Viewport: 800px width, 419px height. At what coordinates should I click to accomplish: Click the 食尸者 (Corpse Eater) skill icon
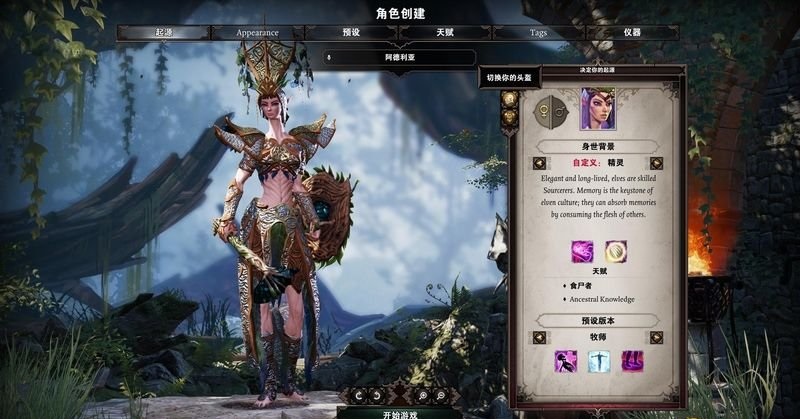(x=582, y=252)
